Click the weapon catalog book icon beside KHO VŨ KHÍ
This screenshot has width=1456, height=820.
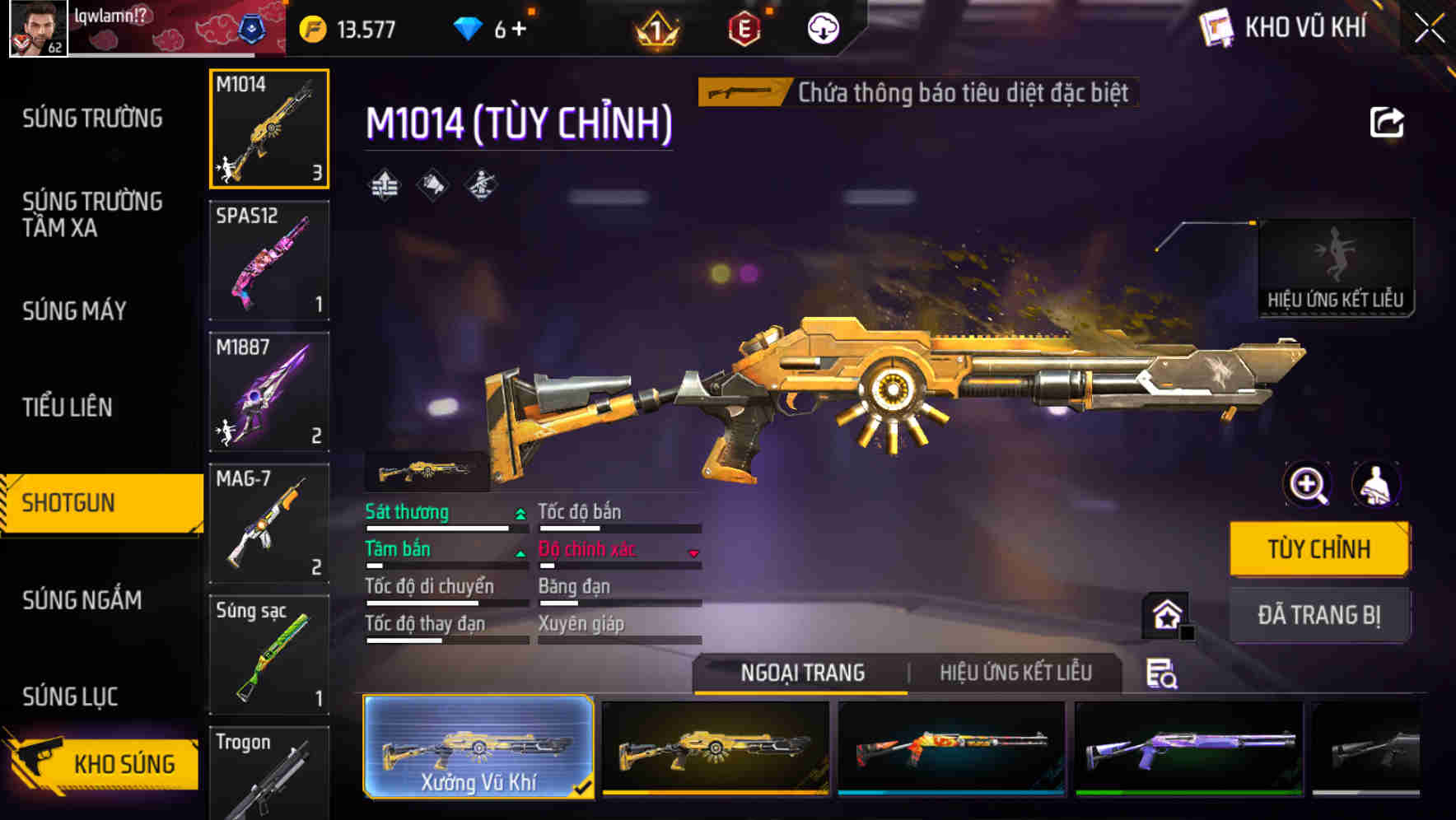(1214, 26)
